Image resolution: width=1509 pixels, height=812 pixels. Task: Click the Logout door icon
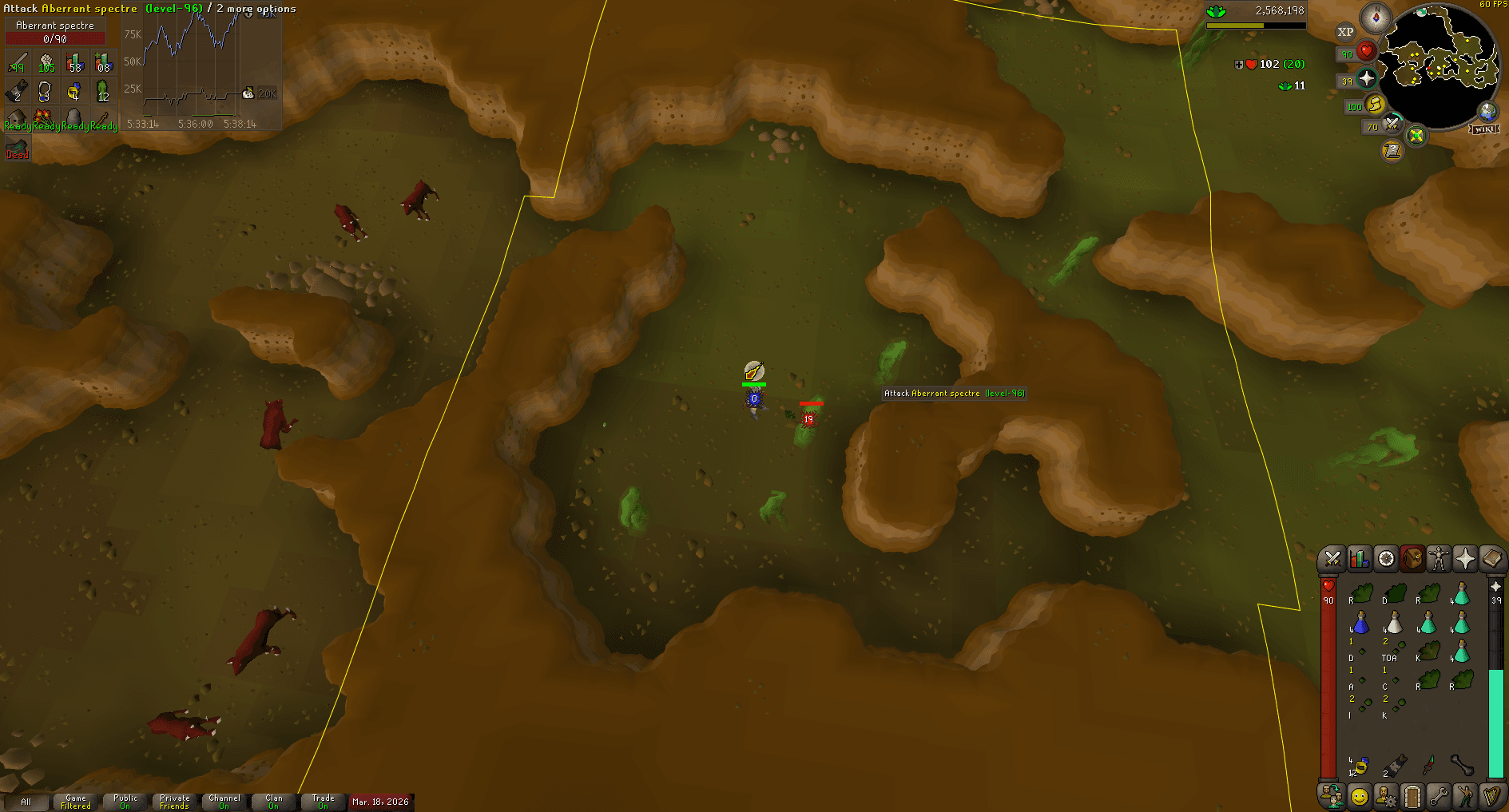click(x=1411, y=797)
